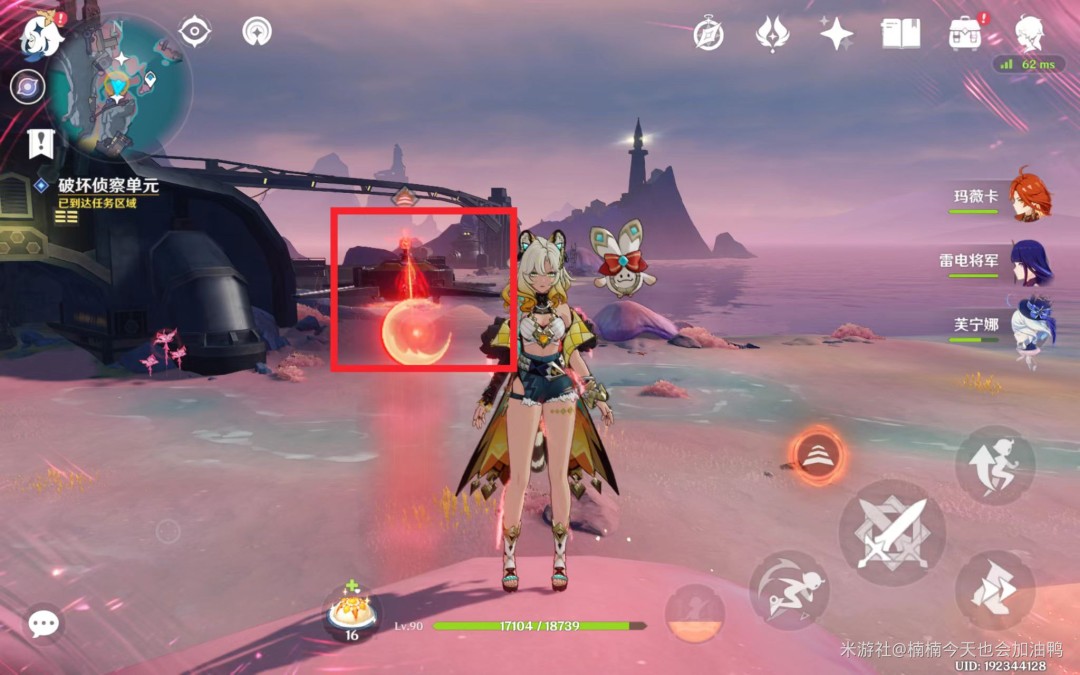Screen dimensions: 1080x675
Task: Tap the jump button
Action: click(994, 465)
